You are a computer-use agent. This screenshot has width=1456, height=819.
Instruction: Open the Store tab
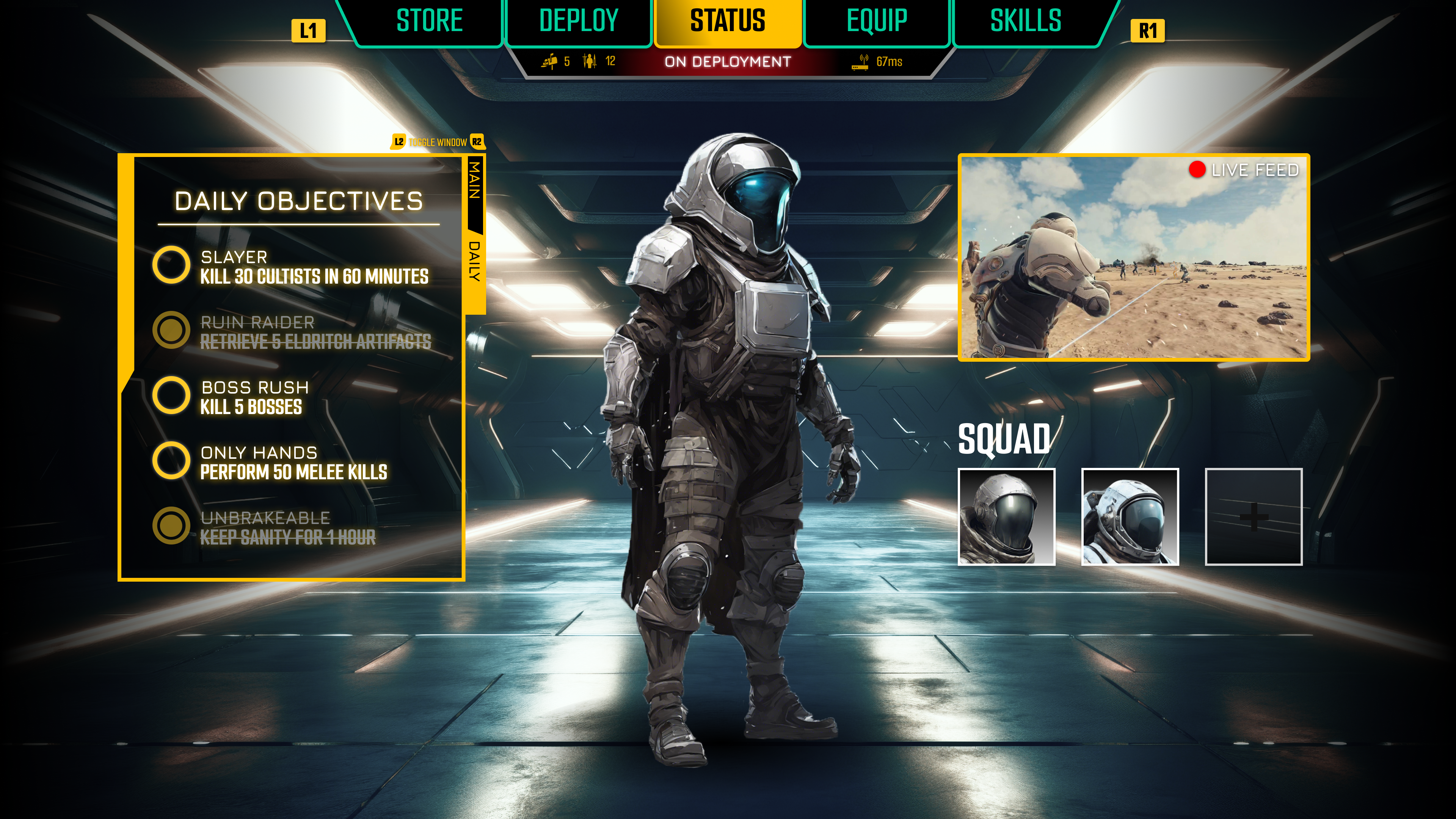(x=429, y=22)
